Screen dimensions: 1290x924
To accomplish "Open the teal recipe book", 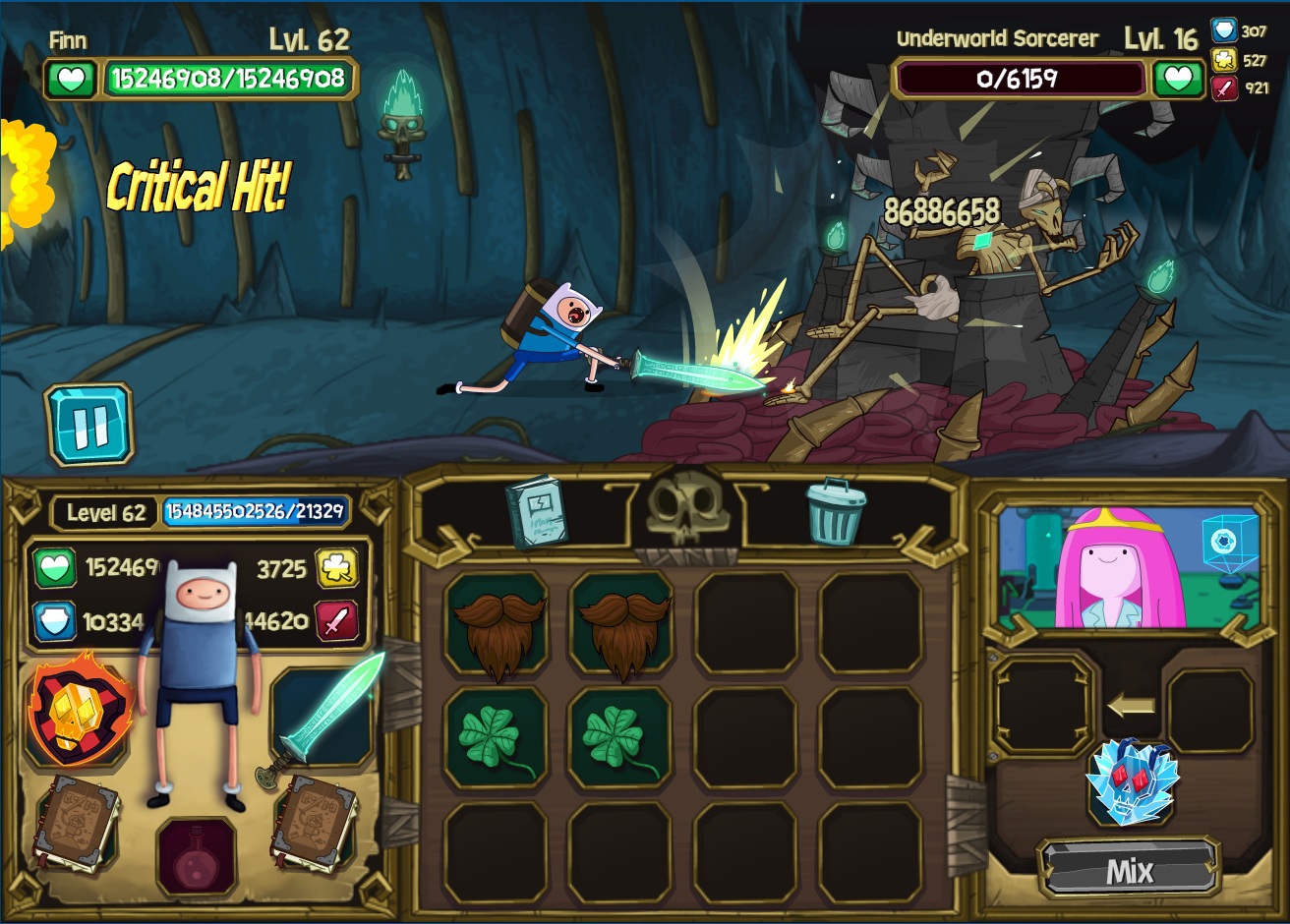I will [x=536, y=511].
